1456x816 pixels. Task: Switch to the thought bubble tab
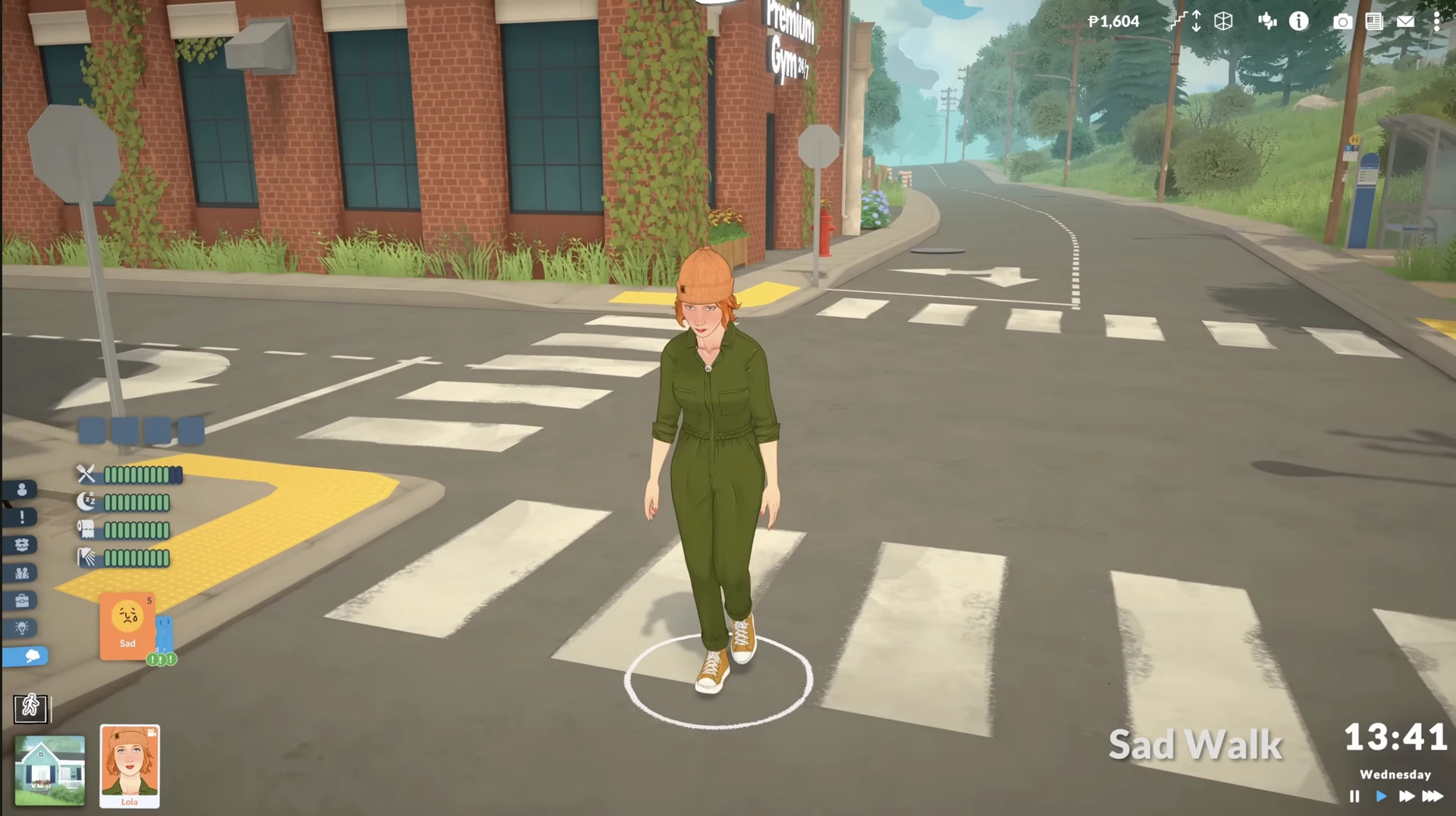click(x=27, y=656)
